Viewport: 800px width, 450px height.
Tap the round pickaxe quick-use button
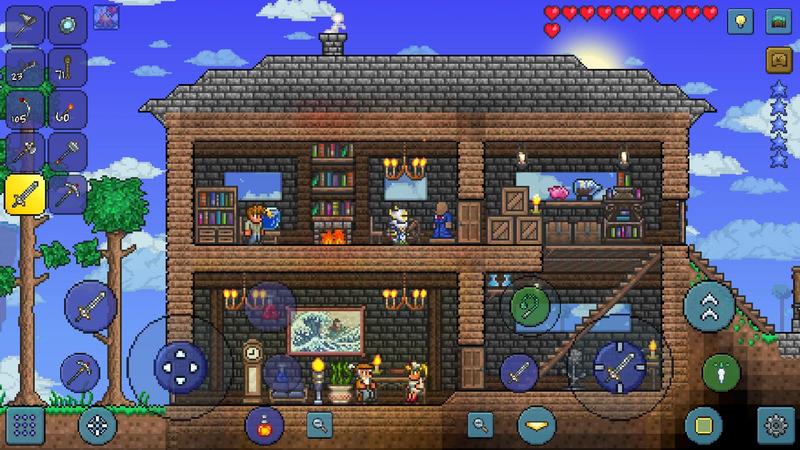(x=80, y=372)
